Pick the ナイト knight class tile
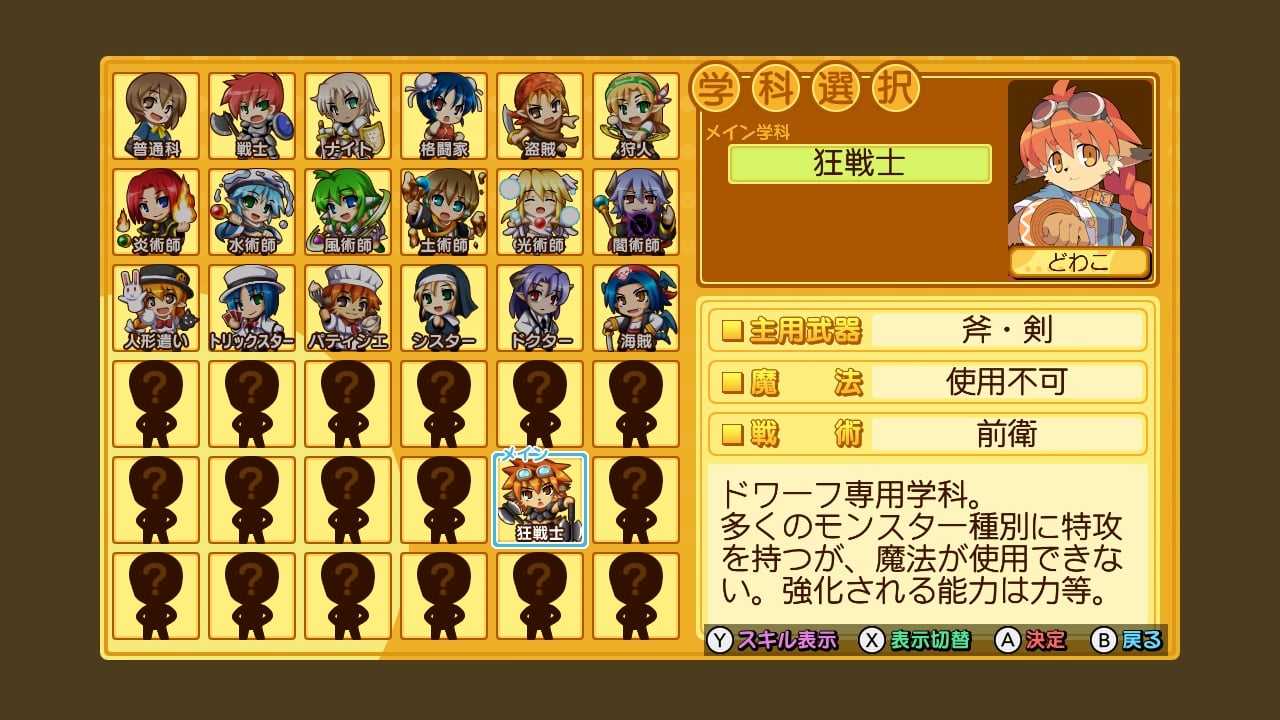Viewport: 1280px width, 720px height. 348,116
